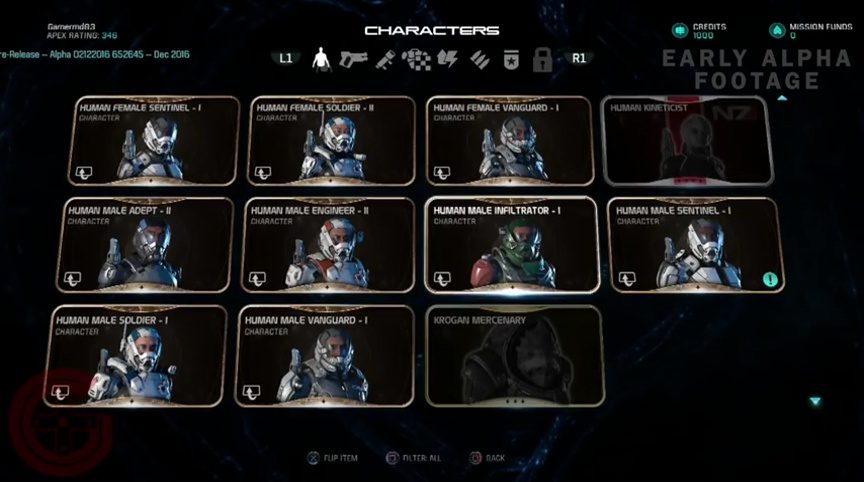Pick the Human Female Vanguard character card

(x=510, y=141)
